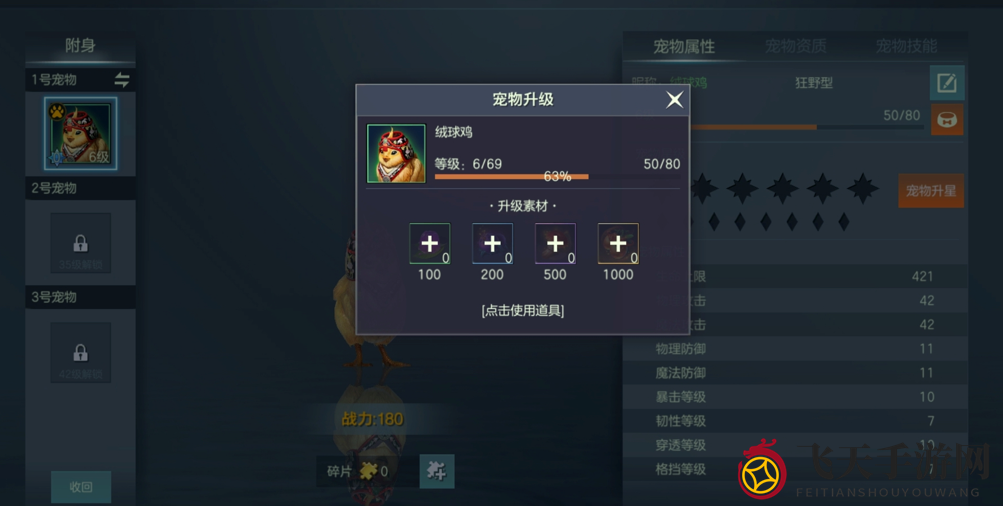Add the 500 experience upgrade material
1003x506 pixels.
tap(555, 243)
